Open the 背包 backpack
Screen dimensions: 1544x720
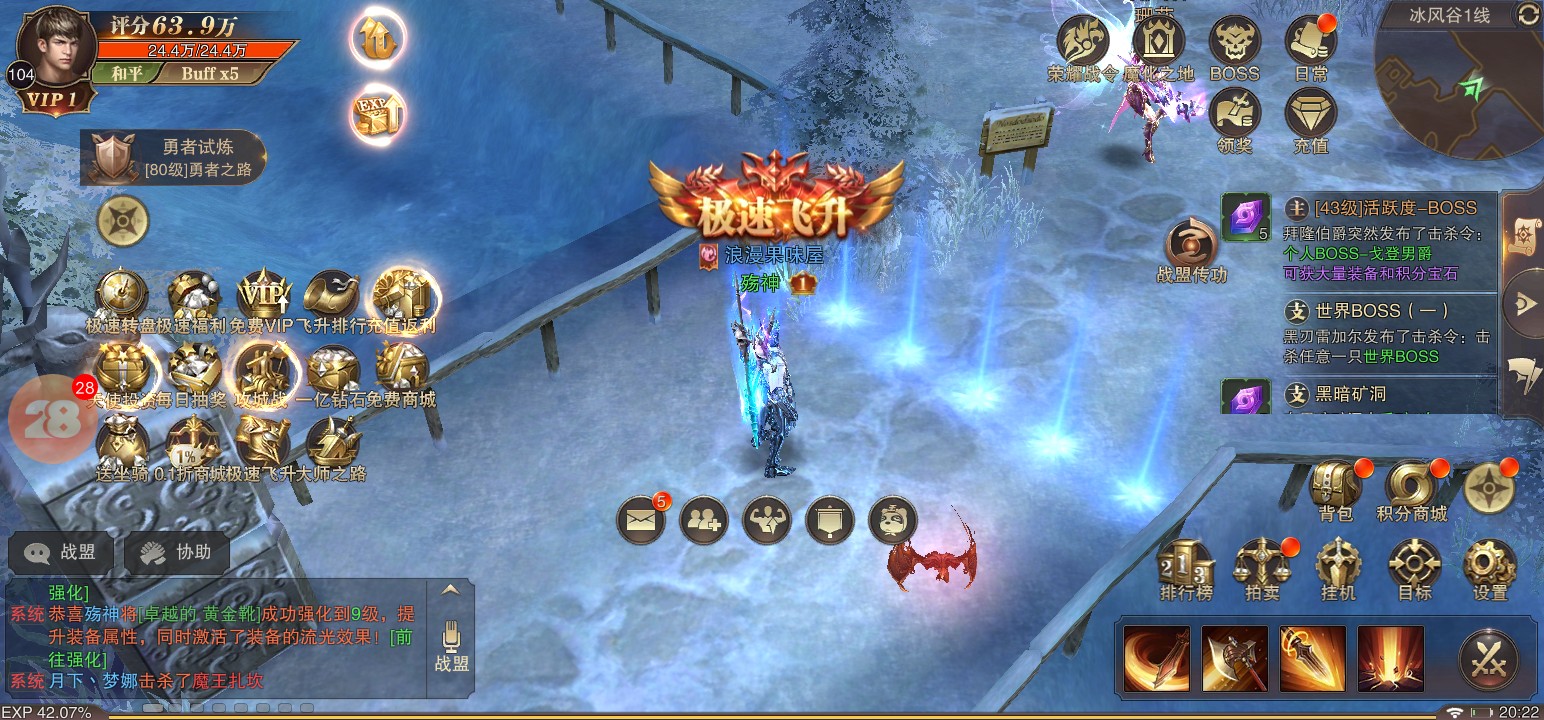[x=1336, y=486]
